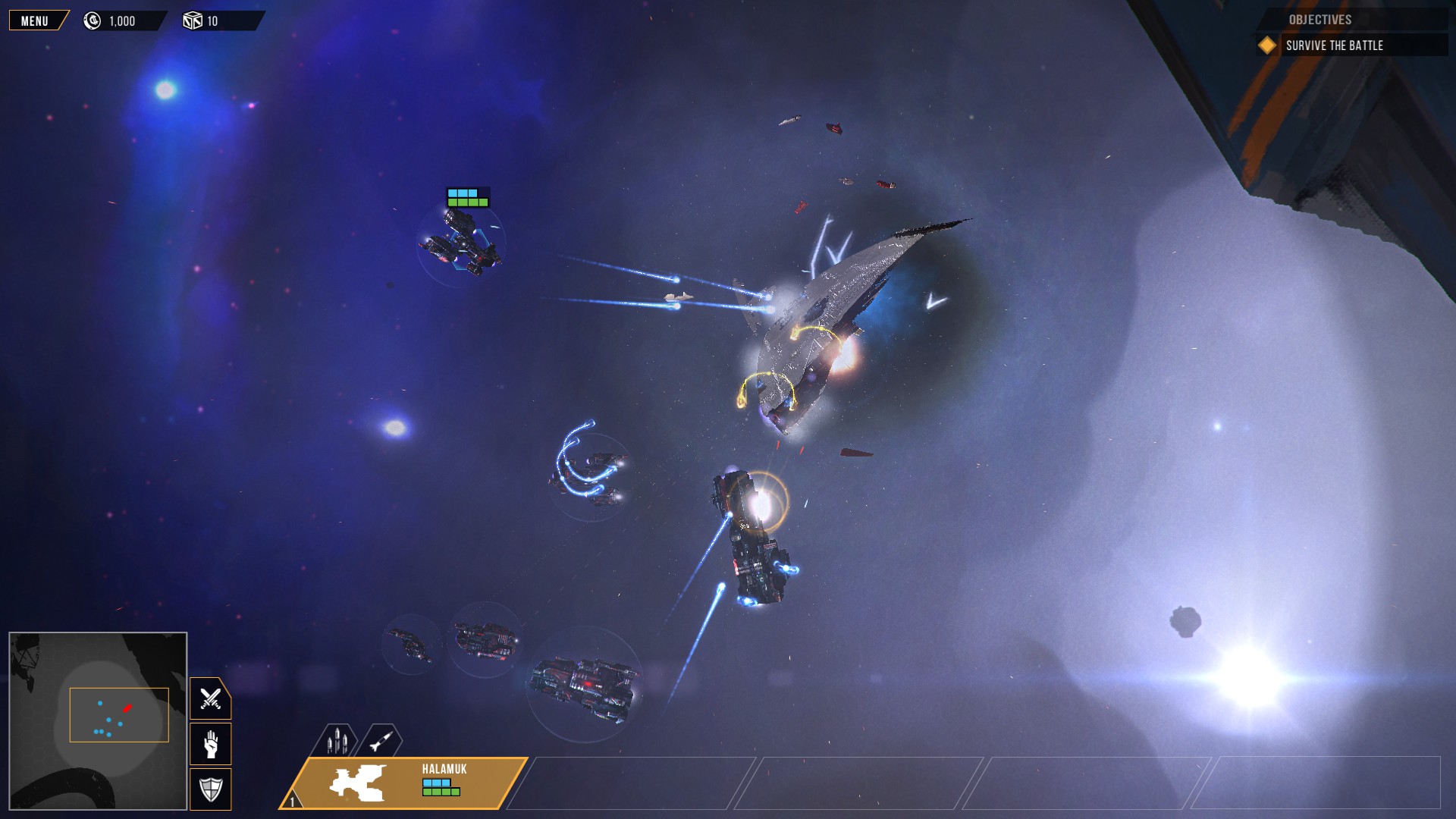Activate the single rocket ability icon
The image size is (1456, 819).
(x=381, y=740)
